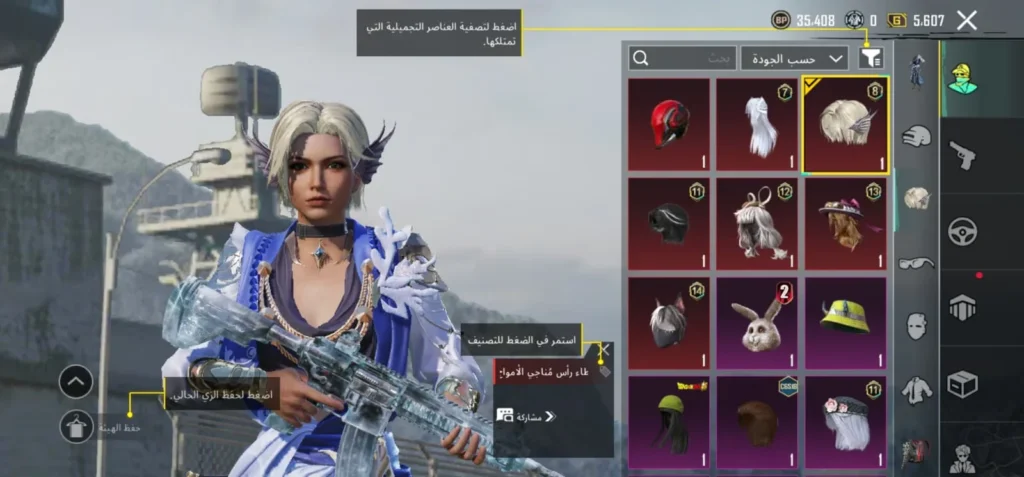The width and height of the screenshot is (1024, 477).
Task: Select the equipped blonde winged hair item
Action: [845, 125]
